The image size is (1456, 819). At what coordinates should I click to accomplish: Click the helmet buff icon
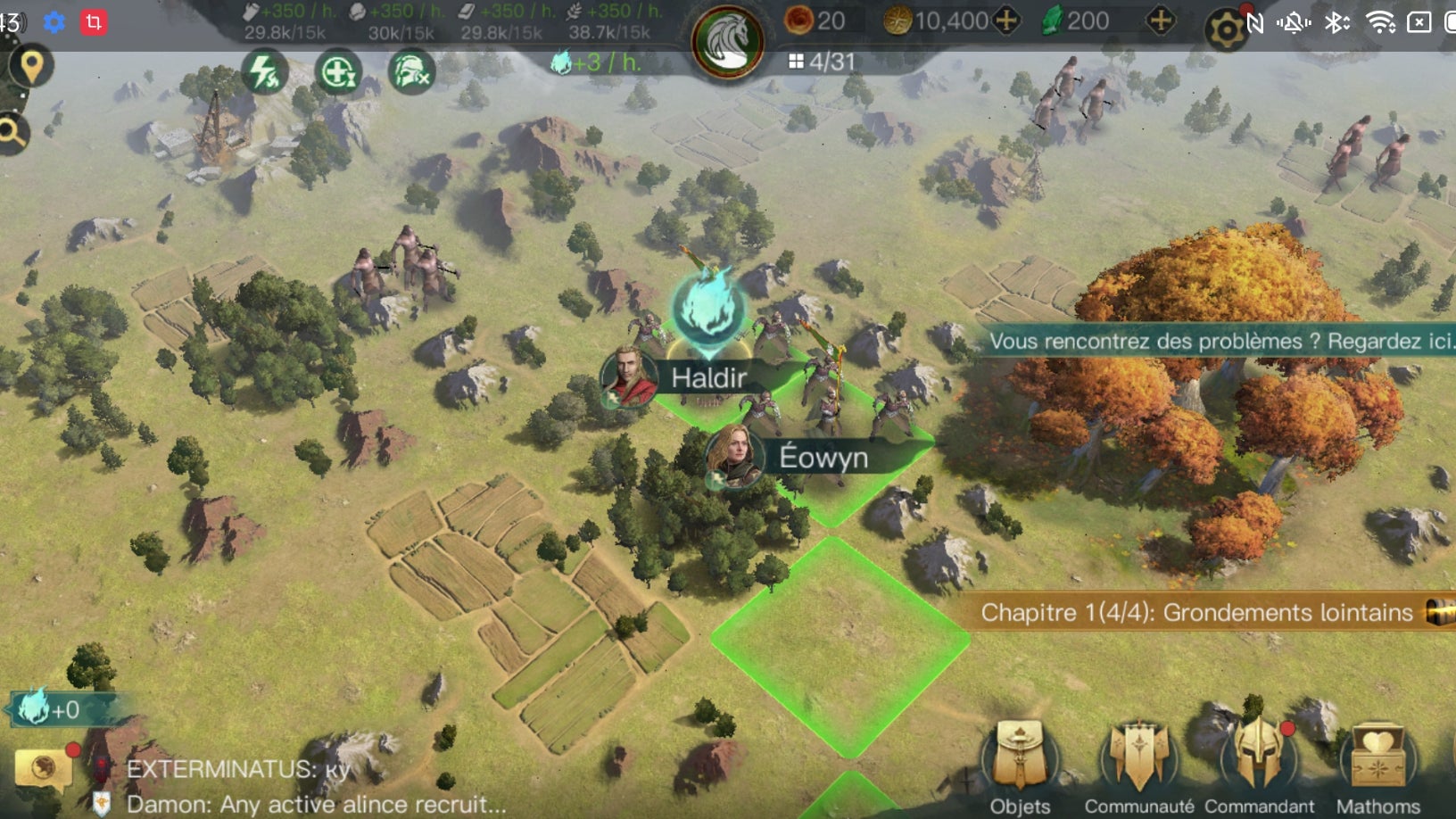tap(411, 72)
